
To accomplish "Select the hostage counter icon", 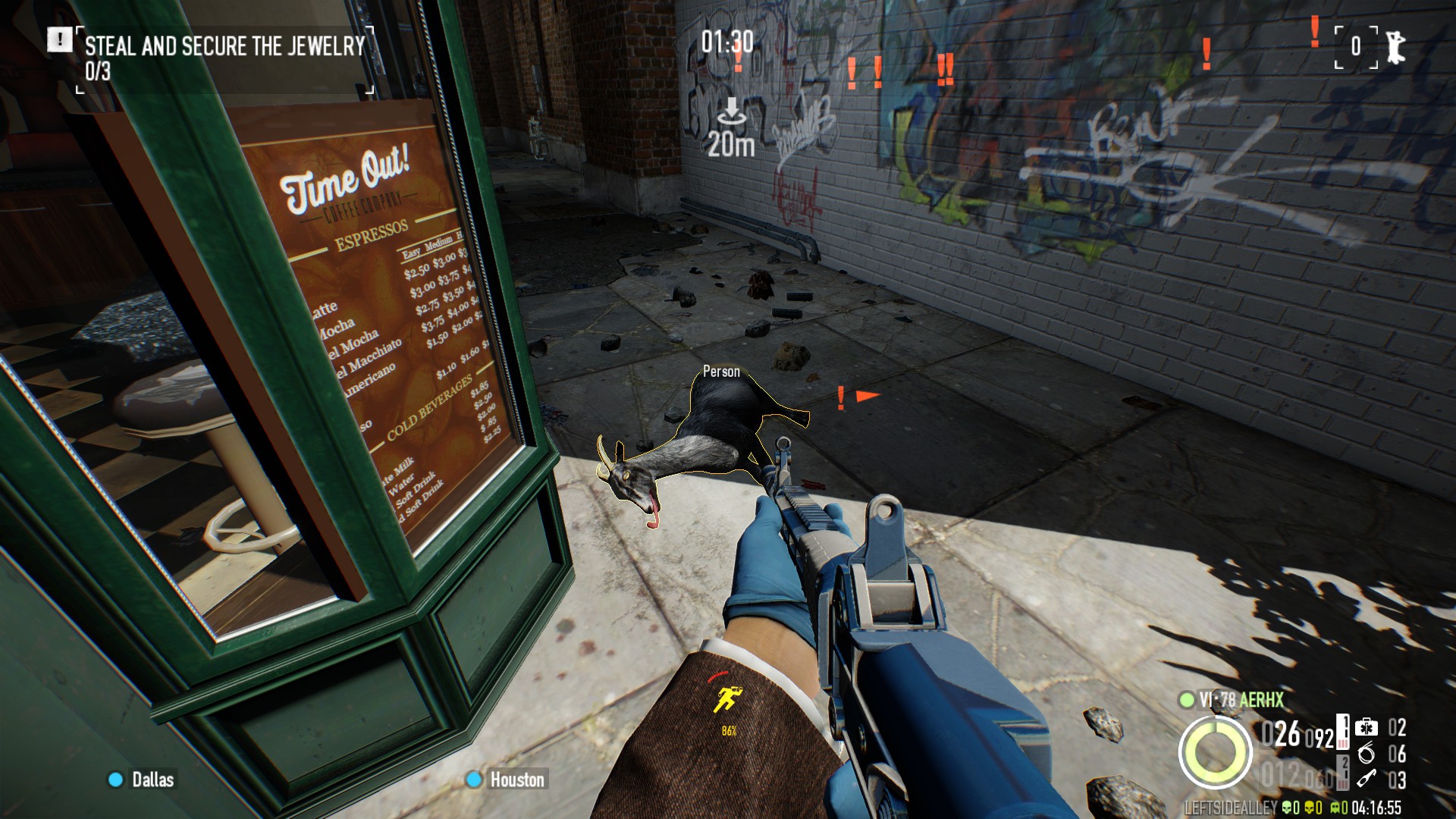I will pos(1394,47).
